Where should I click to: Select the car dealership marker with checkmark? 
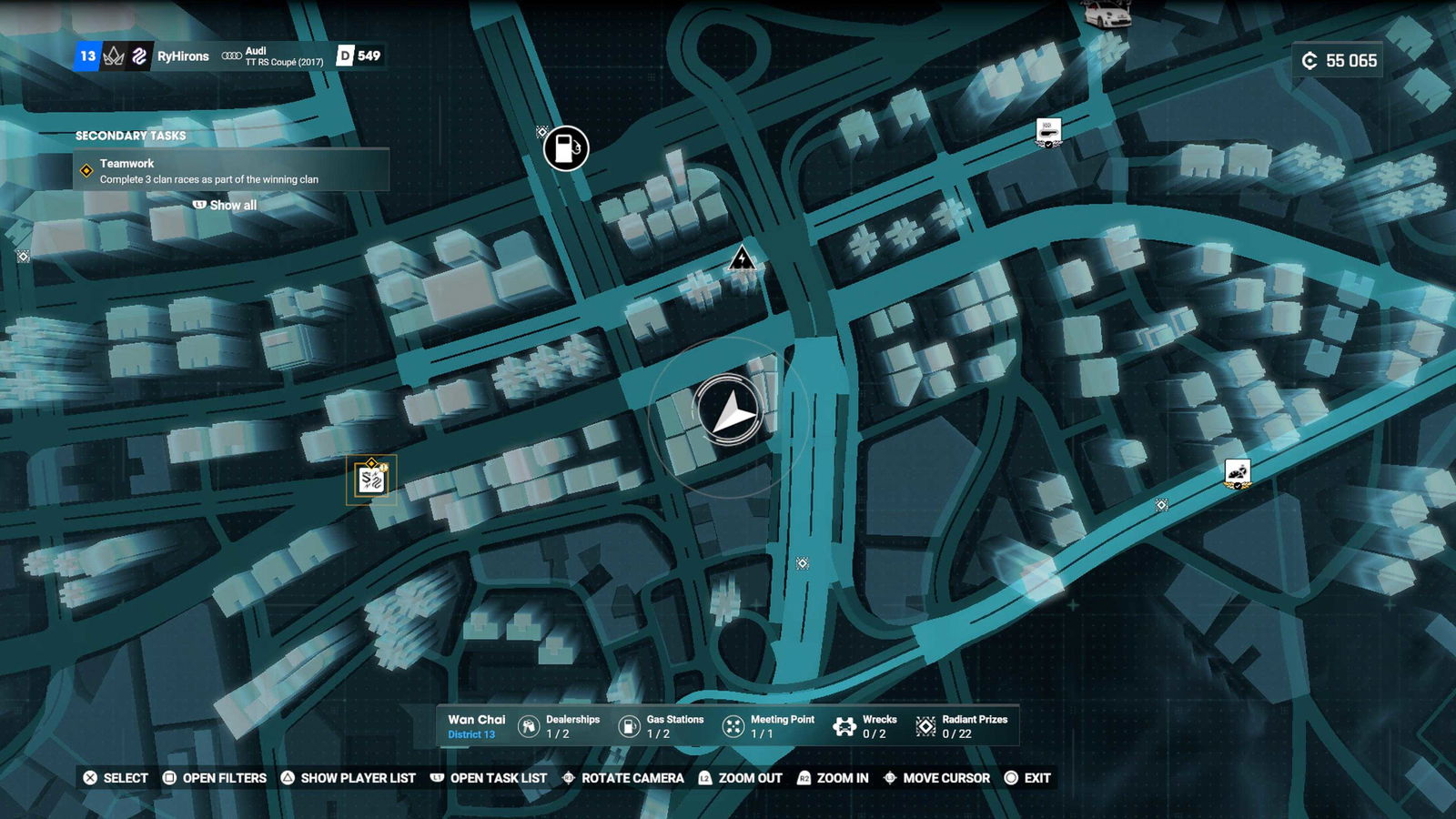click(1048, 132)
